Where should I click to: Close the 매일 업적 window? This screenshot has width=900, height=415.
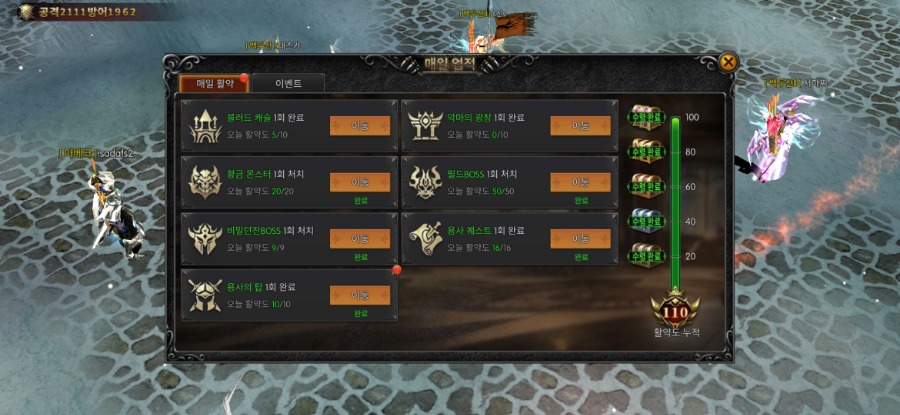click(728, 62)
